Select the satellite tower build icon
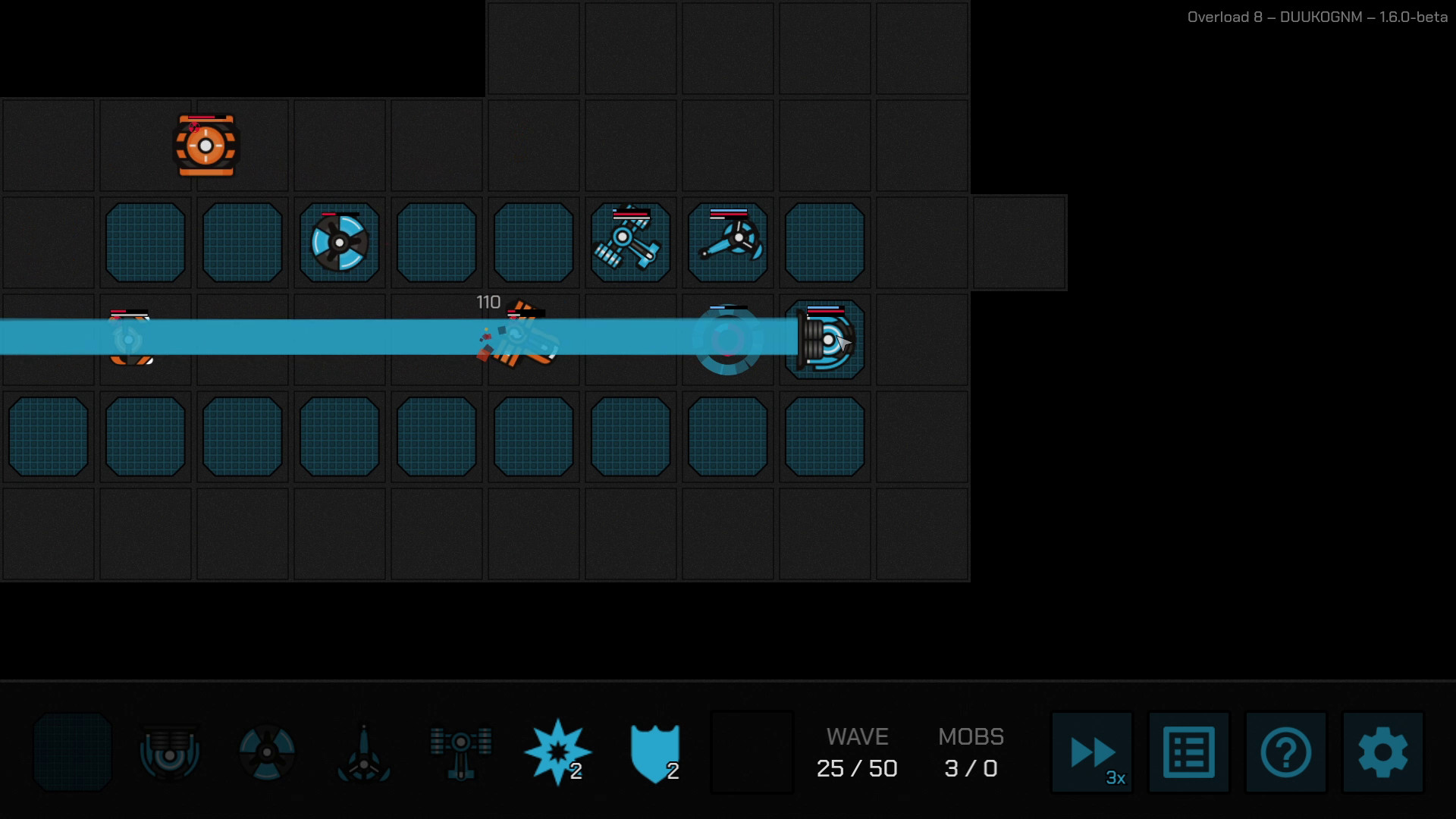 460,752
